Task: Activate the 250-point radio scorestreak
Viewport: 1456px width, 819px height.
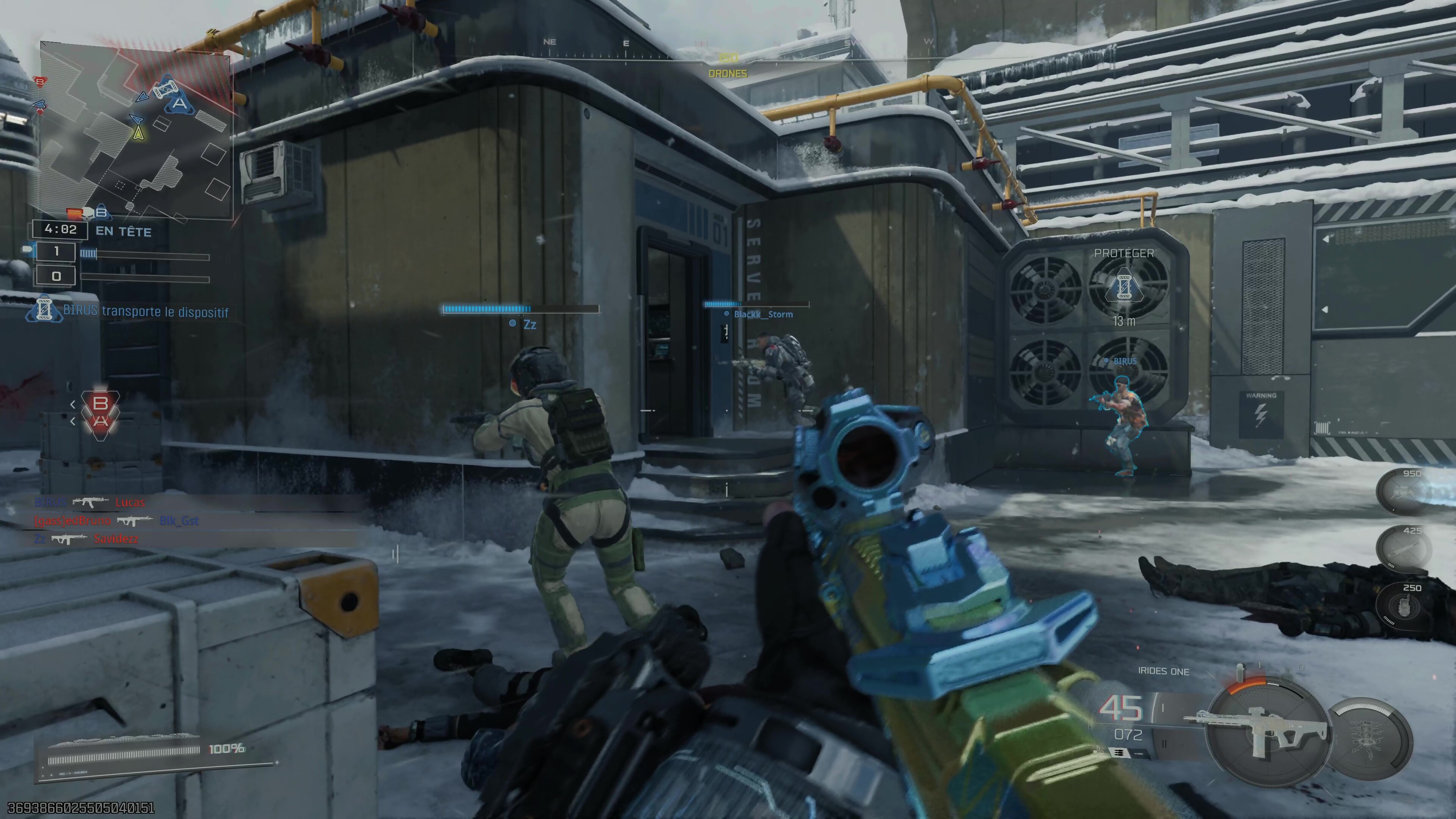Action: click(1404, 606)
